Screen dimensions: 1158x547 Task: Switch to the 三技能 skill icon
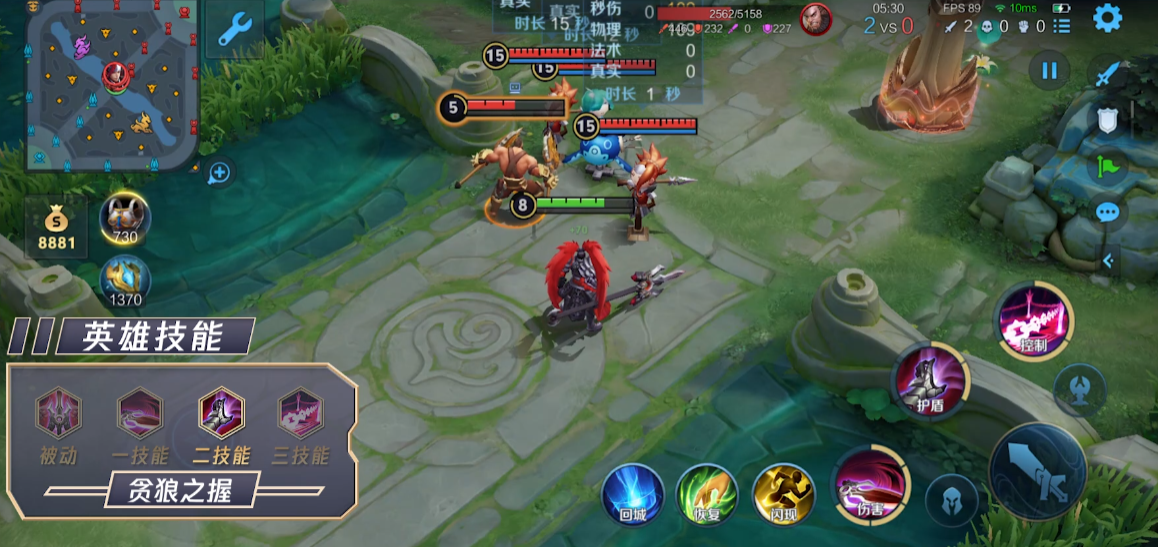300,413
